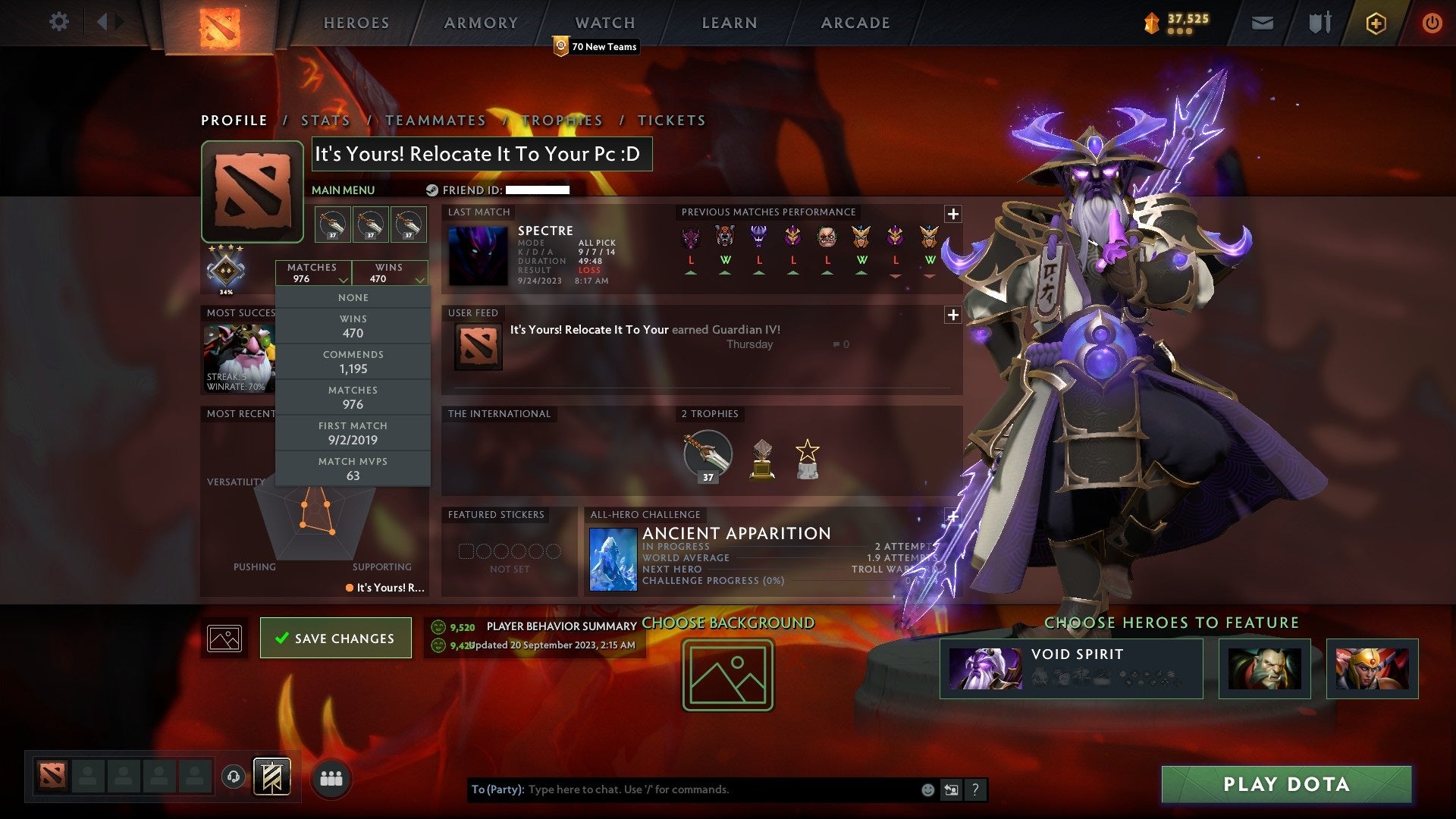This screenshot has height=819, width=1456.
Task: Switch to the TROPHIES tab
Action: pyautogui.click(x=563, y=120)
